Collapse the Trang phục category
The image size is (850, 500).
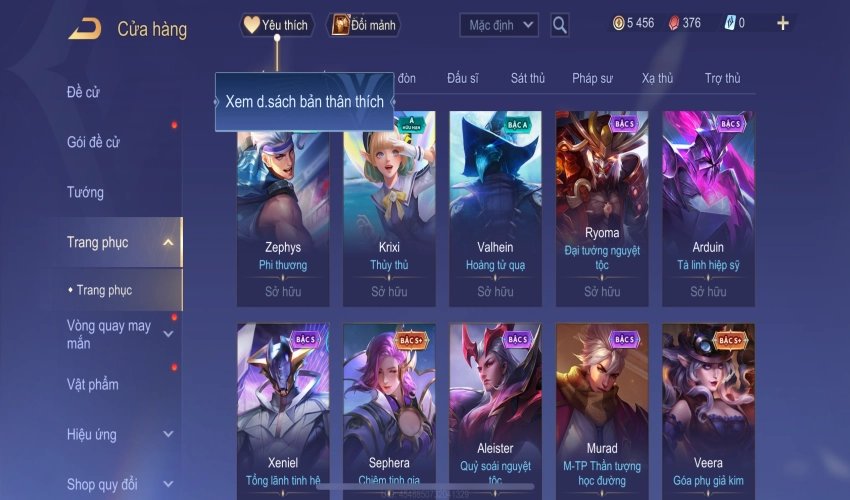168,242
